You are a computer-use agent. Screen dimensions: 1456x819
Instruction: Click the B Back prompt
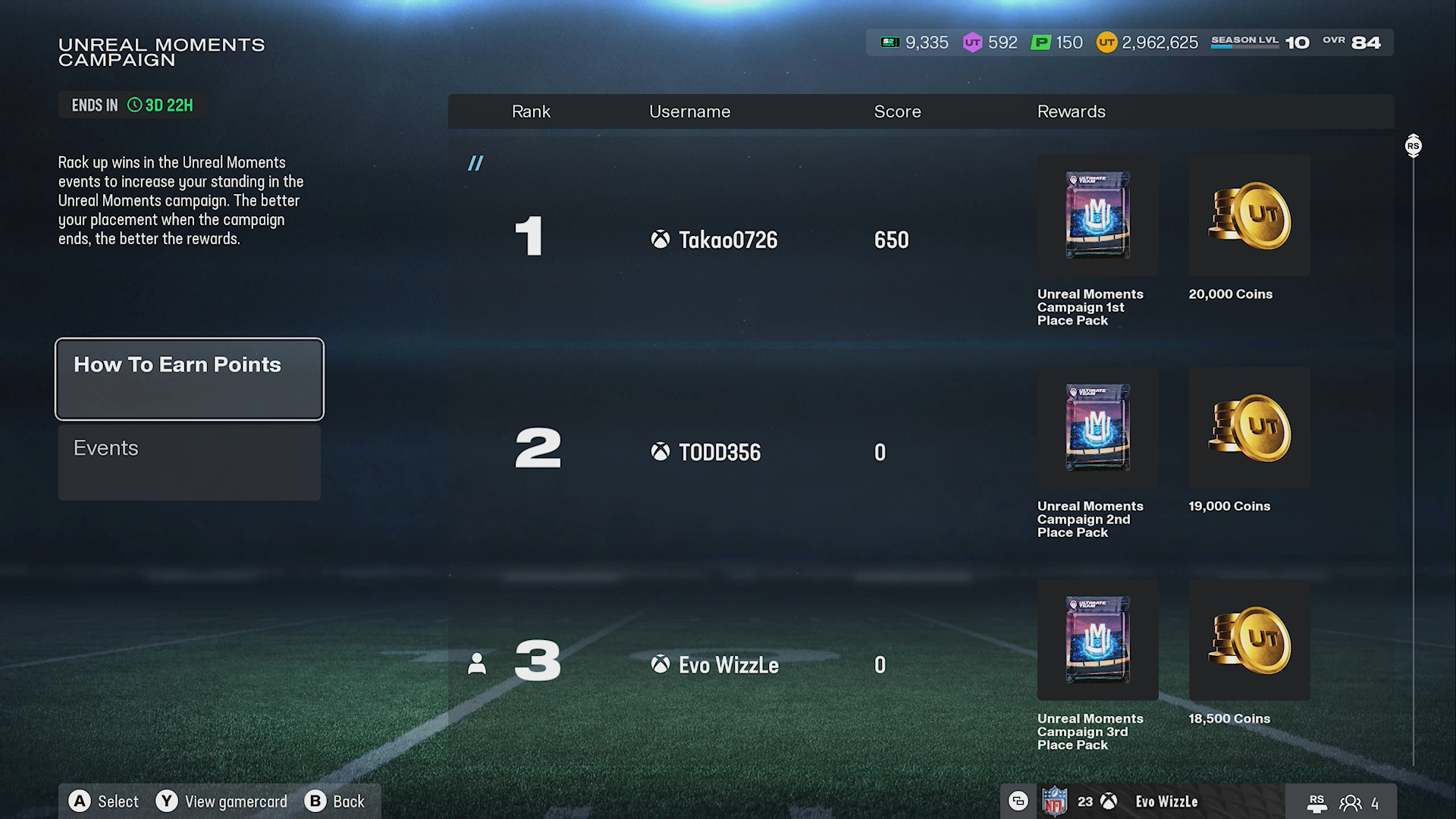336,801
